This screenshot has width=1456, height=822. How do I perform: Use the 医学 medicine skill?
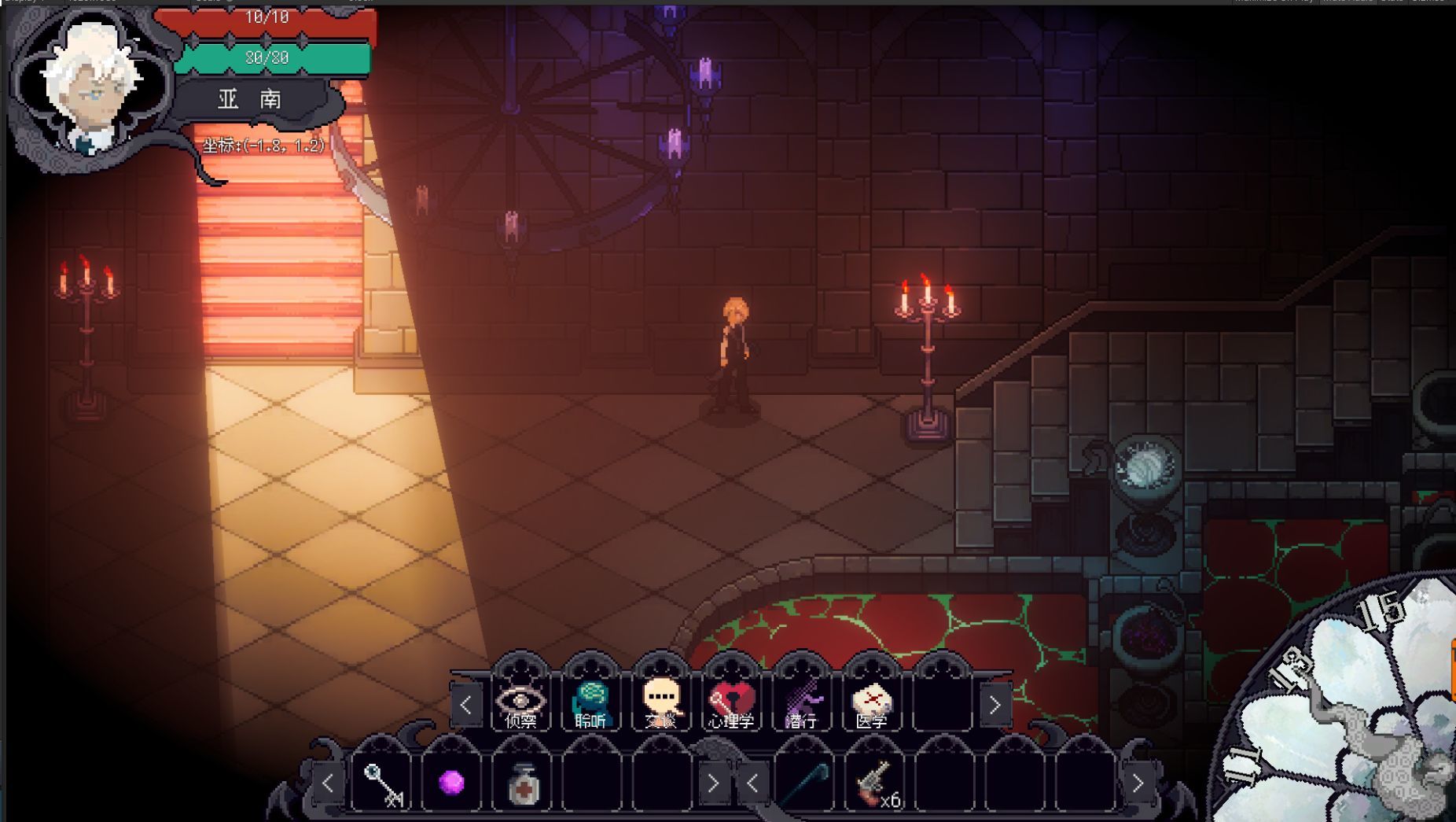click(871, 702)
